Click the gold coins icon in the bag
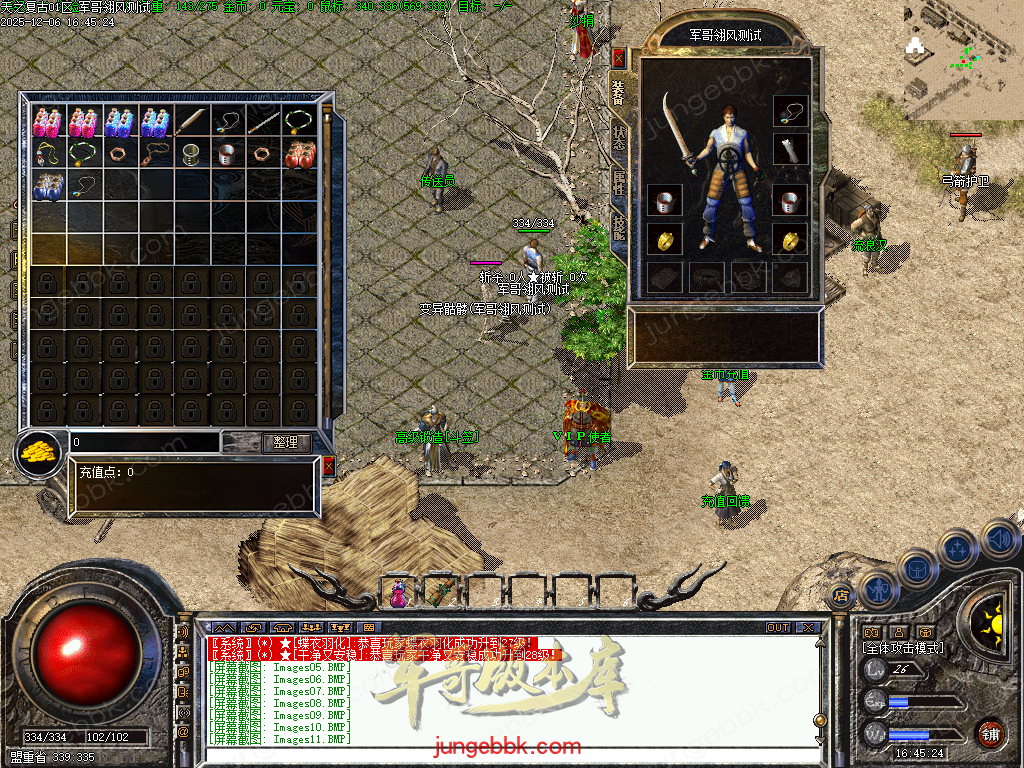The image size is (1024, 768). pos(39,451)
